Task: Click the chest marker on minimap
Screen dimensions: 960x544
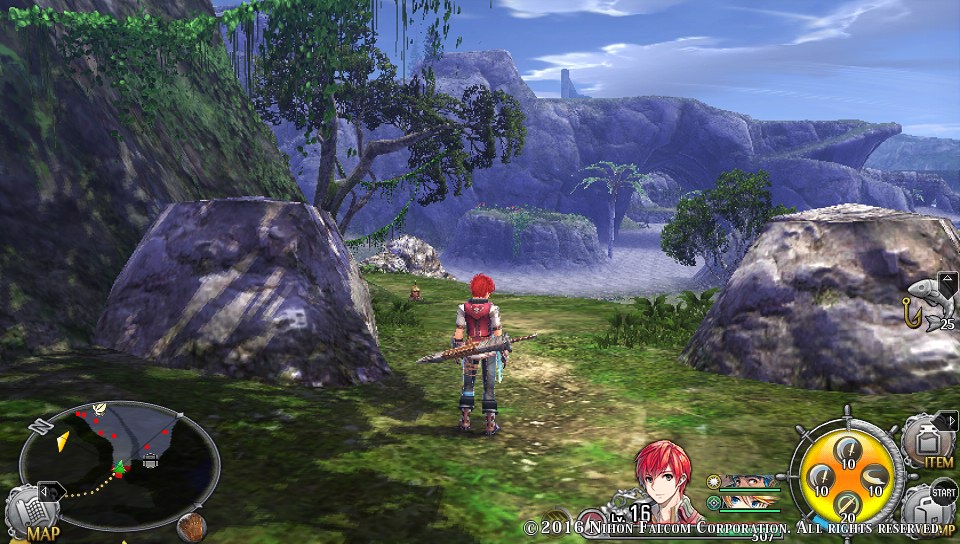Action: [149, 461]
